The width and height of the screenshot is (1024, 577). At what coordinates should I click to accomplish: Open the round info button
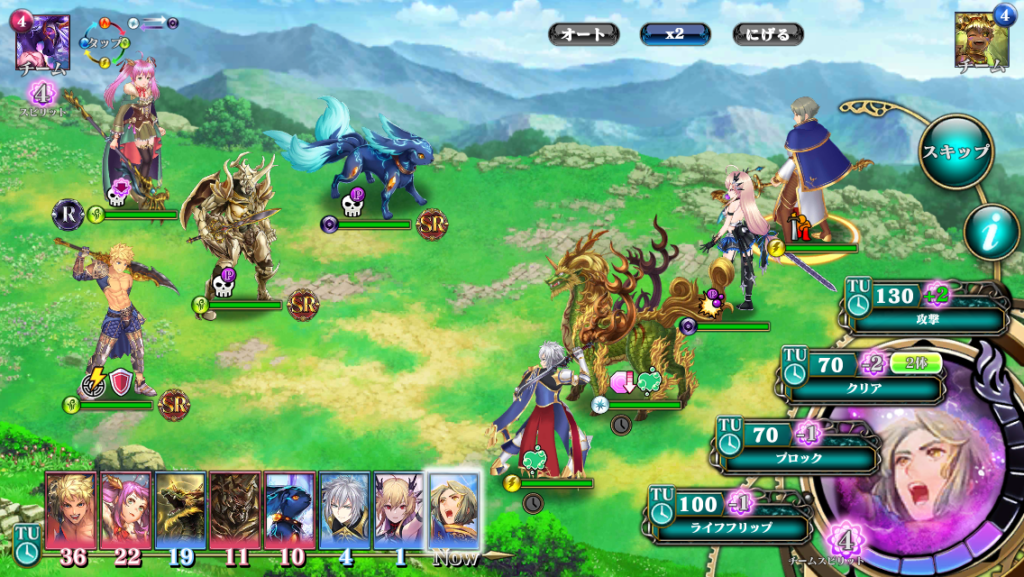(991, 232)
